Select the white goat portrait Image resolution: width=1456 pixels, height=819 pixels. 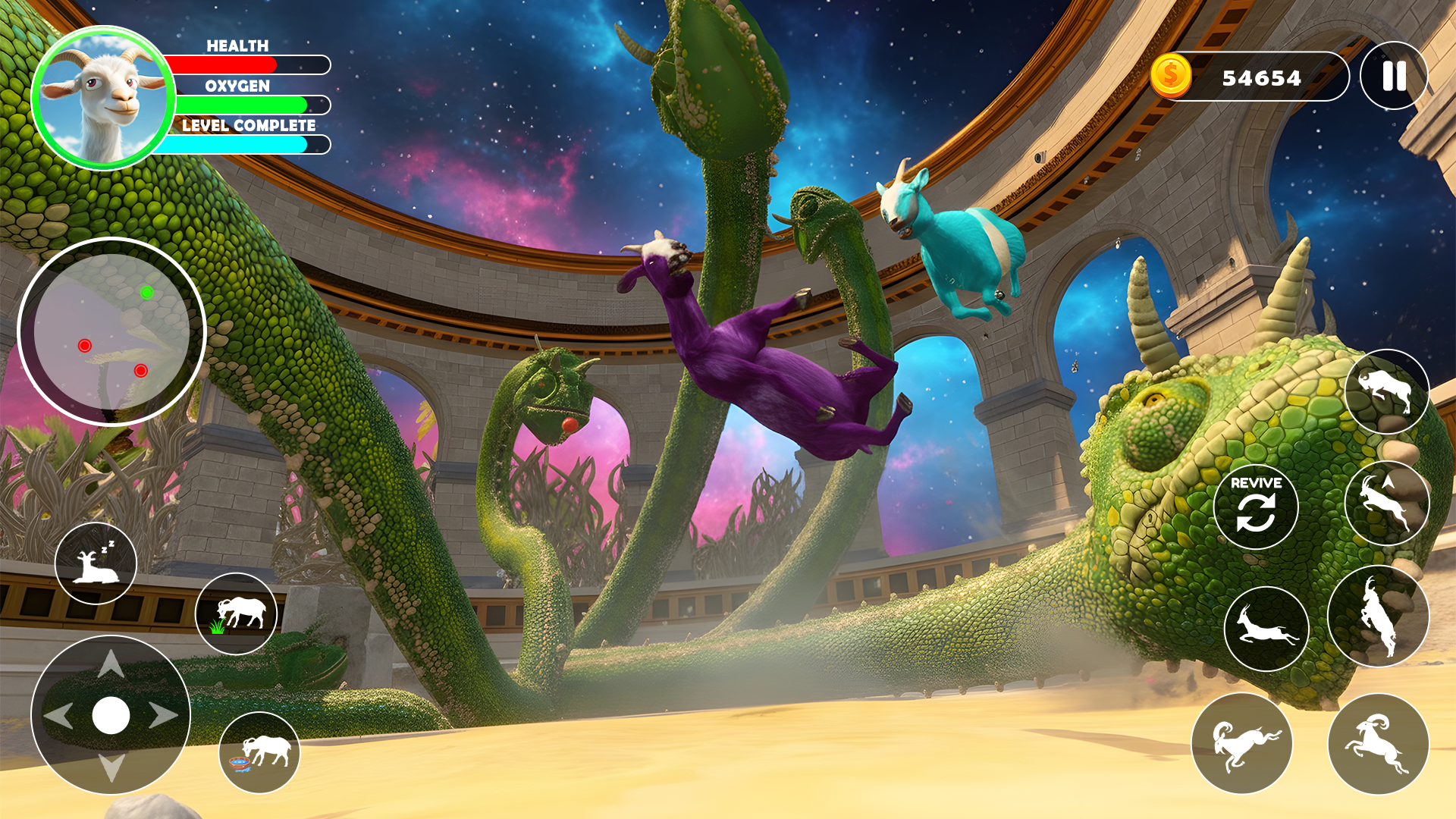tap(104, 99)
